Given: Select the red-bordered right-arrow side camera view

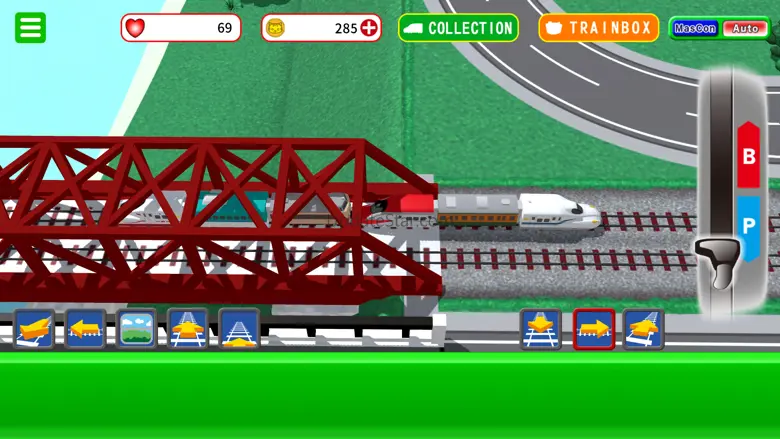Looking at the screenshot, I should [x=593, y=329].
